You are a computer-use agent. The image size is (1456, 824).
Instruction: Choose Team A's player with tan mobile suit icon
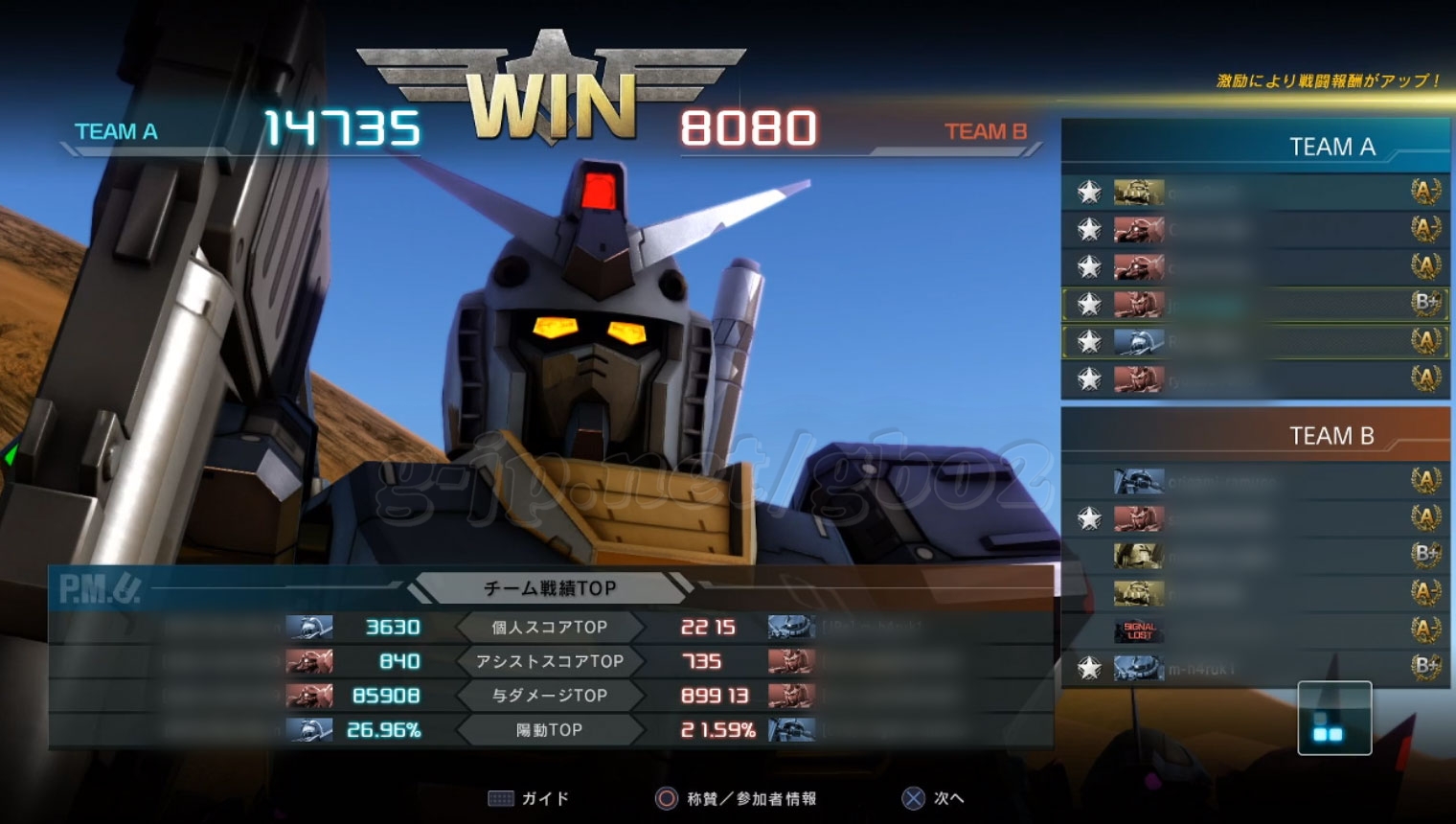1255,193
